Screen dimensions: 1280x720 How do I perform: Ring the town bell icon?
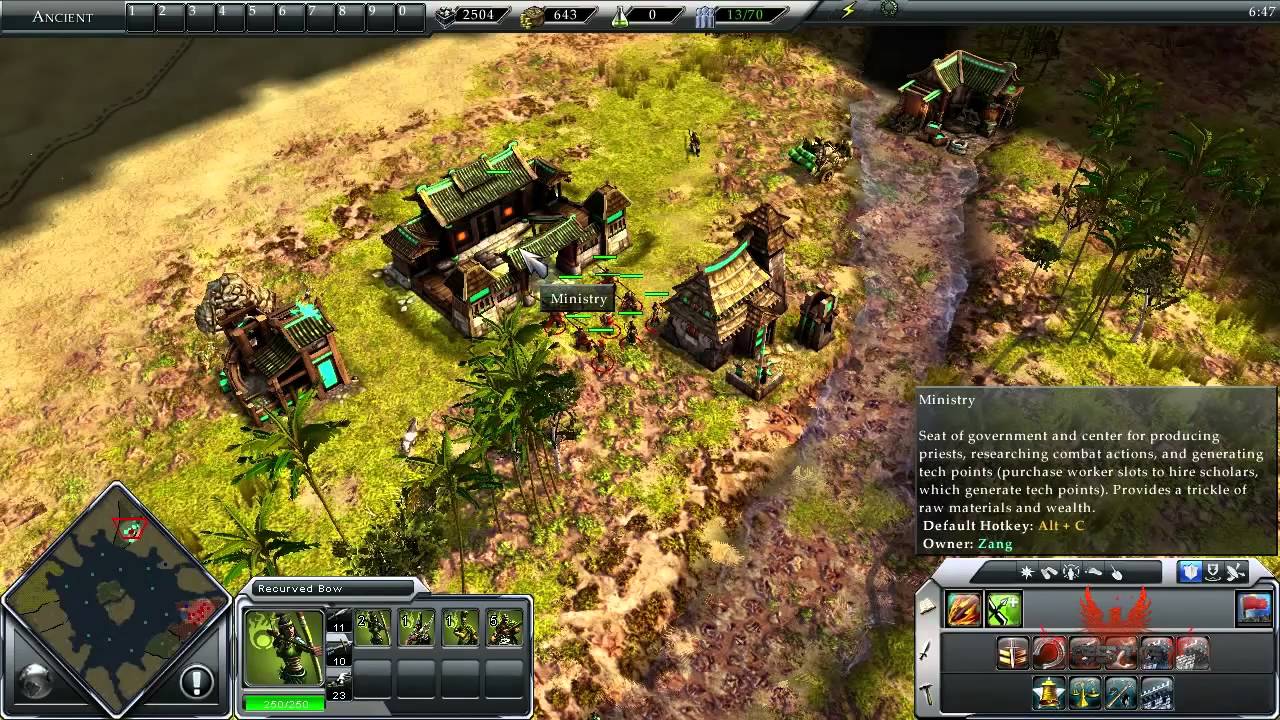pos(1047,693)
